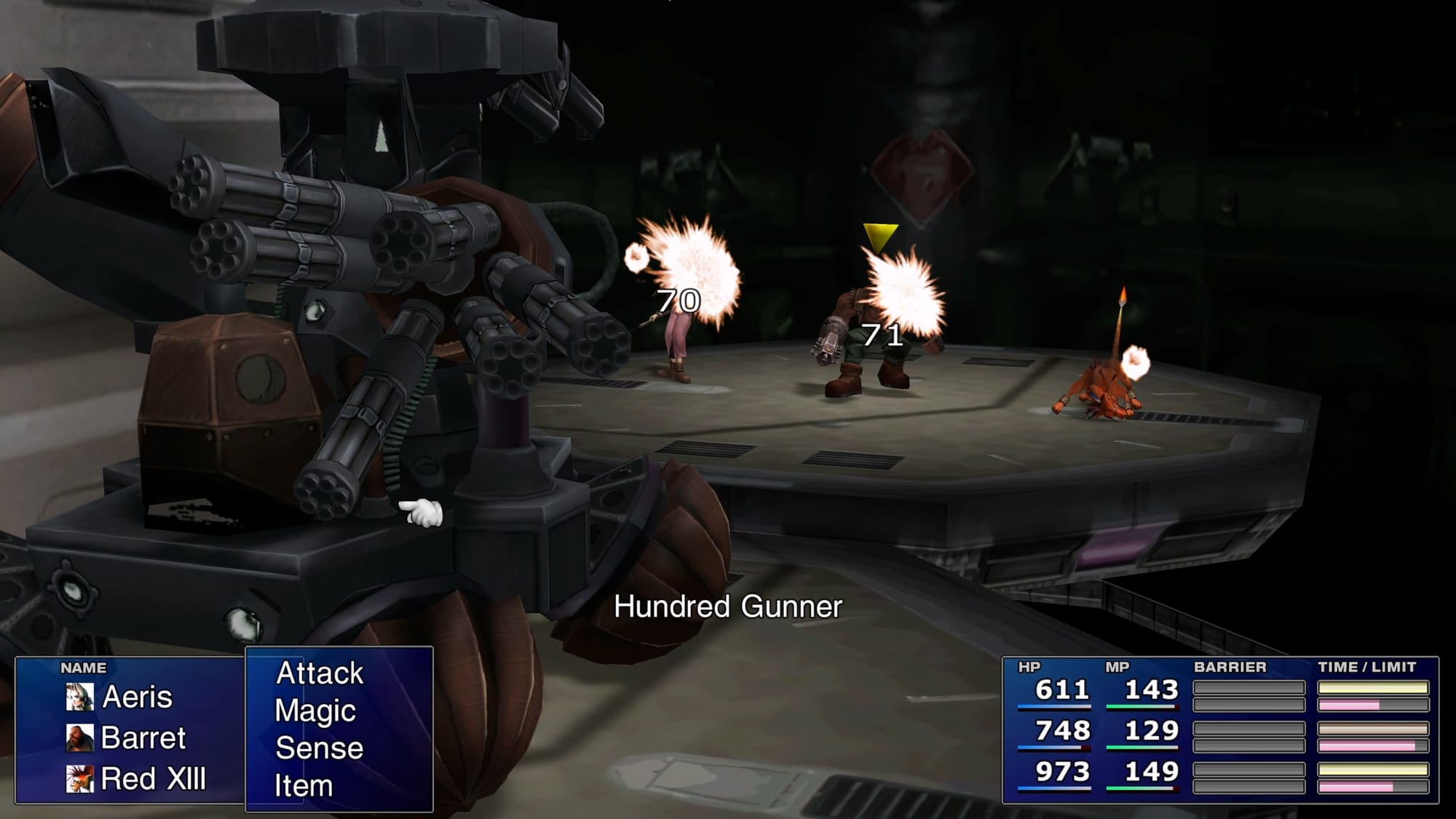This screenshot has width=1456, height=819.
Task: Choose Red XIII in the party list
Action: (x=153, y=779)
